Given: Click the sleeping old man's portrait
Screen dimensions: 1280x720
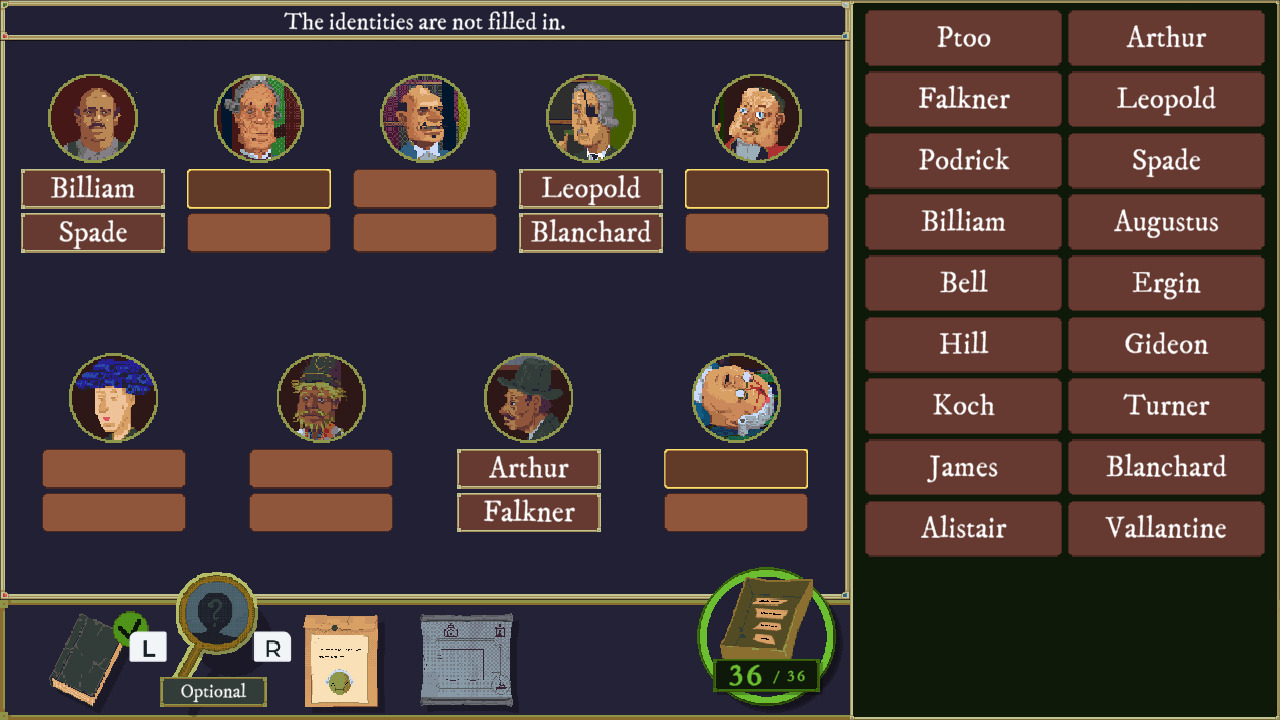Looking at the screenshot, I should (735, 397).
